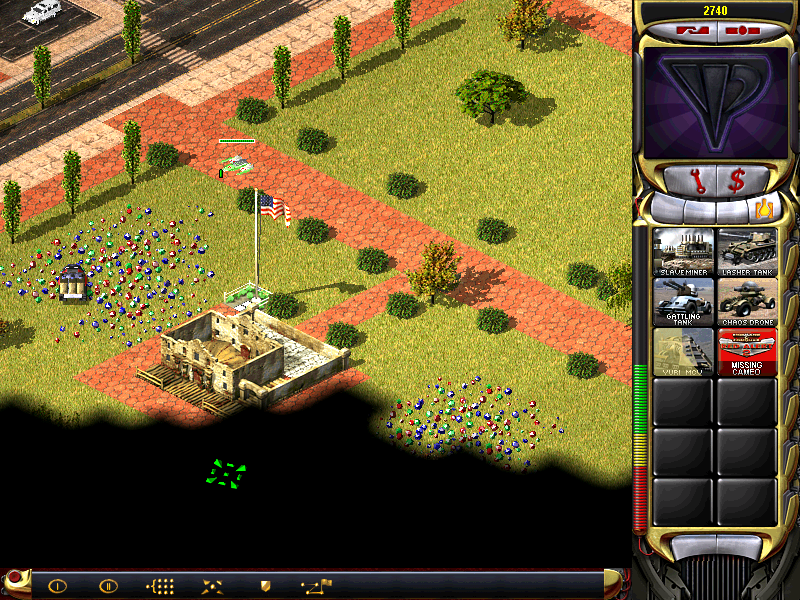Build a Lasher Tank from the sidebar

746,251
